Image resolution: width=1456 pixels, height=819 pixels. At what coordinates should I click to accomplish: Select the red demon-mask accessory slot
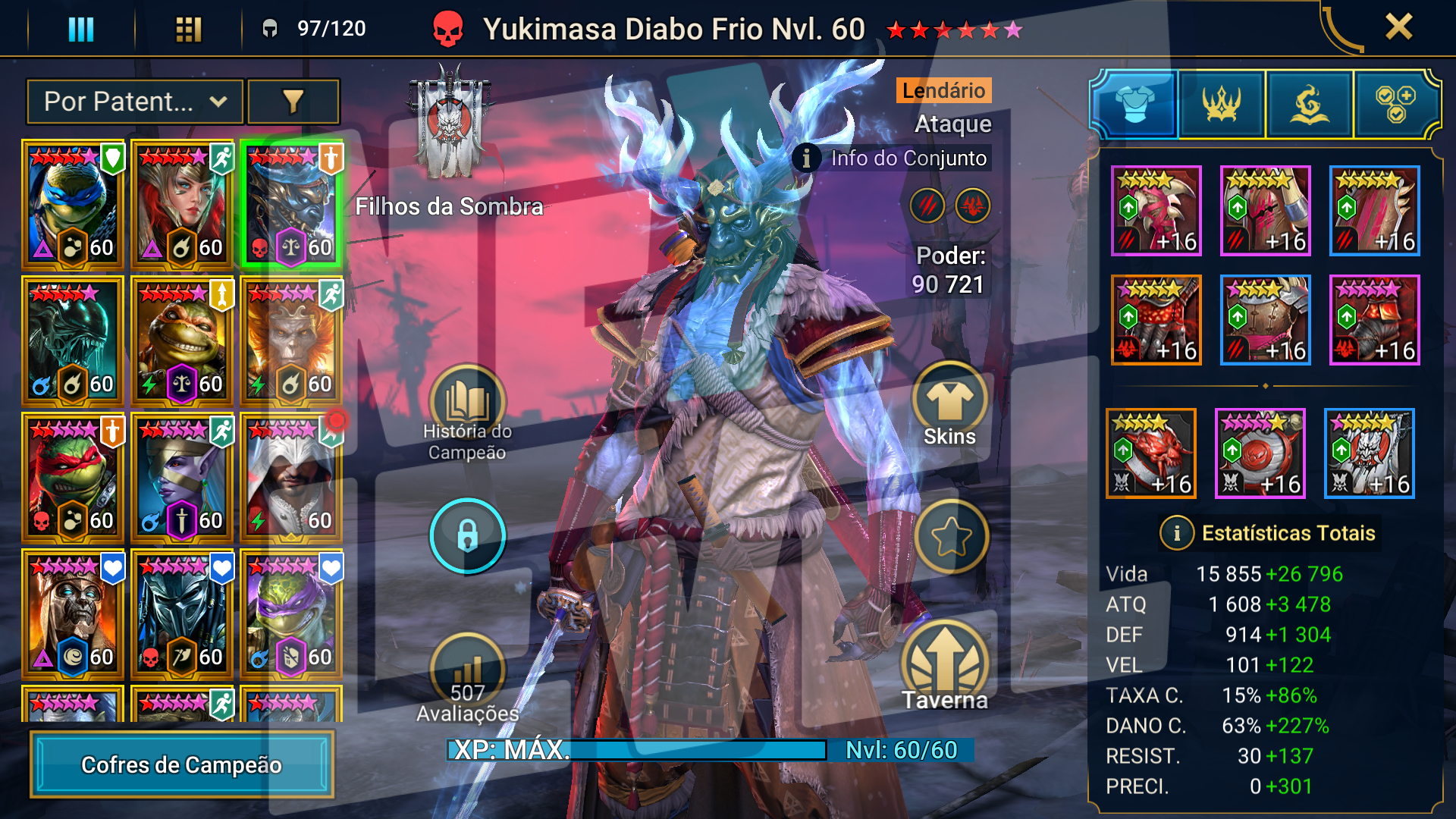(x=1151, y=453)
